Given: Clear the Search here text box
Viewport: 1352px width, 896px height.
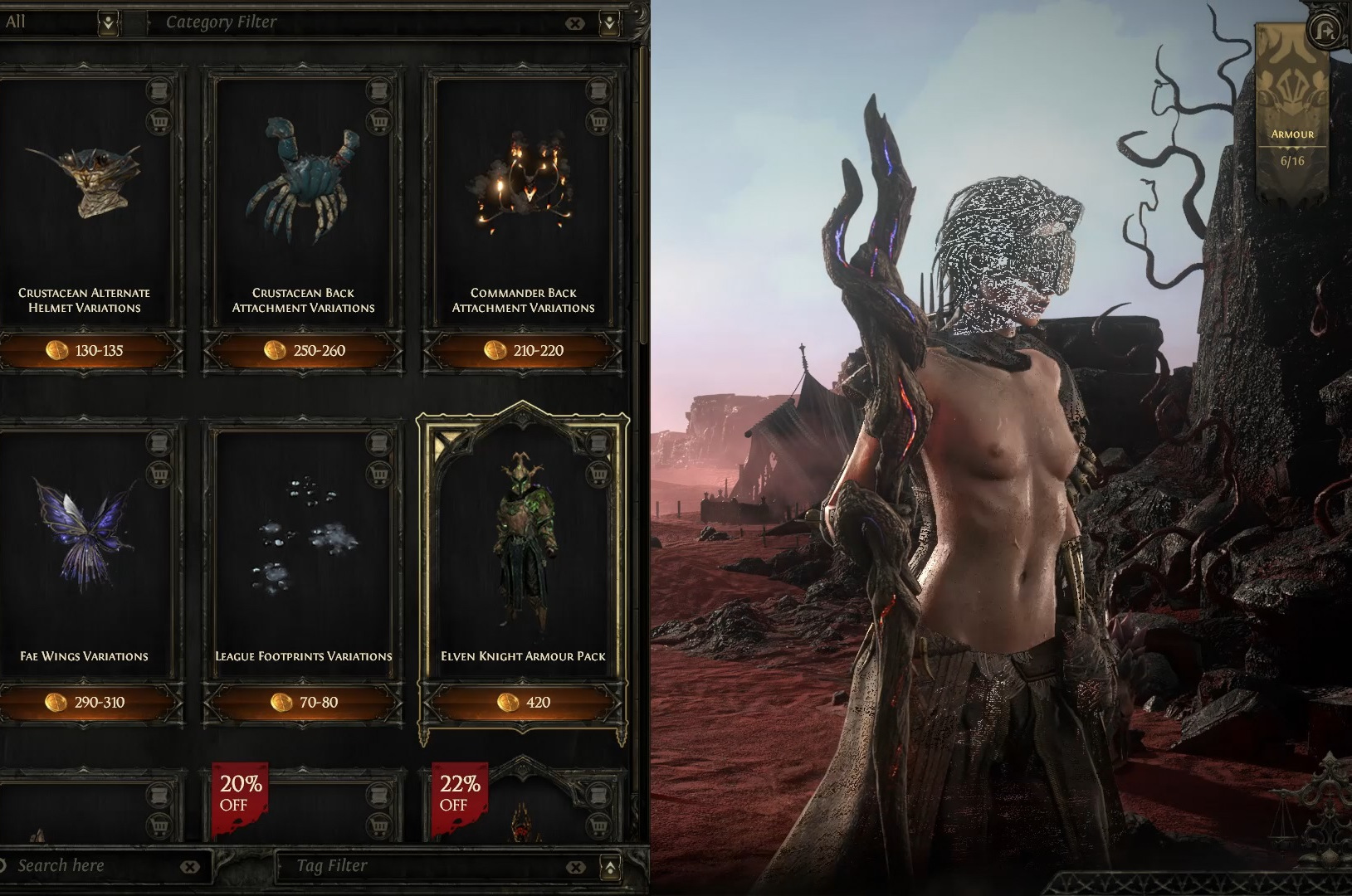Looking at the screenshot, I should [190, 867].
